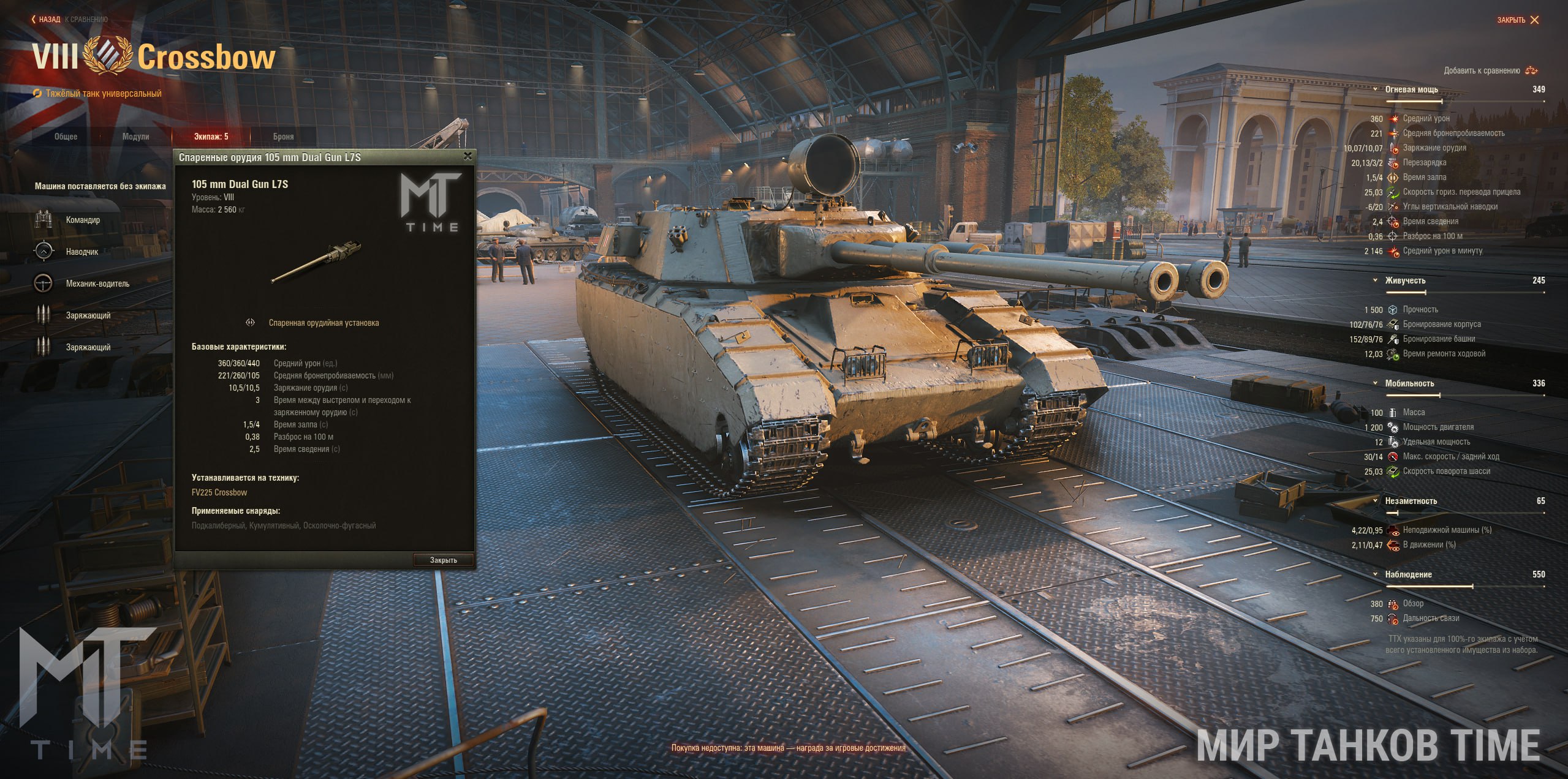
Task: Click the Закрыть button in gun window
Action: pos(443,560)
